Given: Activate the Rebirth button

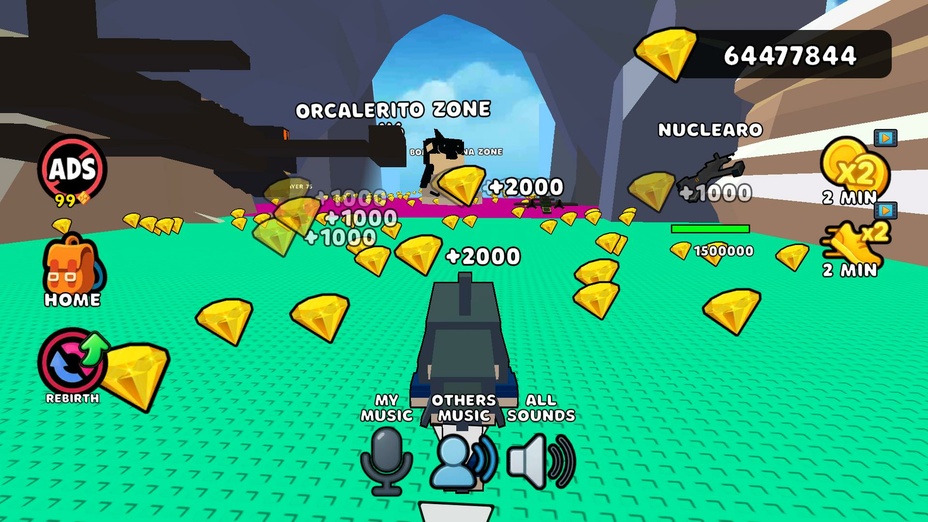Looking at the screenshot, I should click(x=72, y=362).
